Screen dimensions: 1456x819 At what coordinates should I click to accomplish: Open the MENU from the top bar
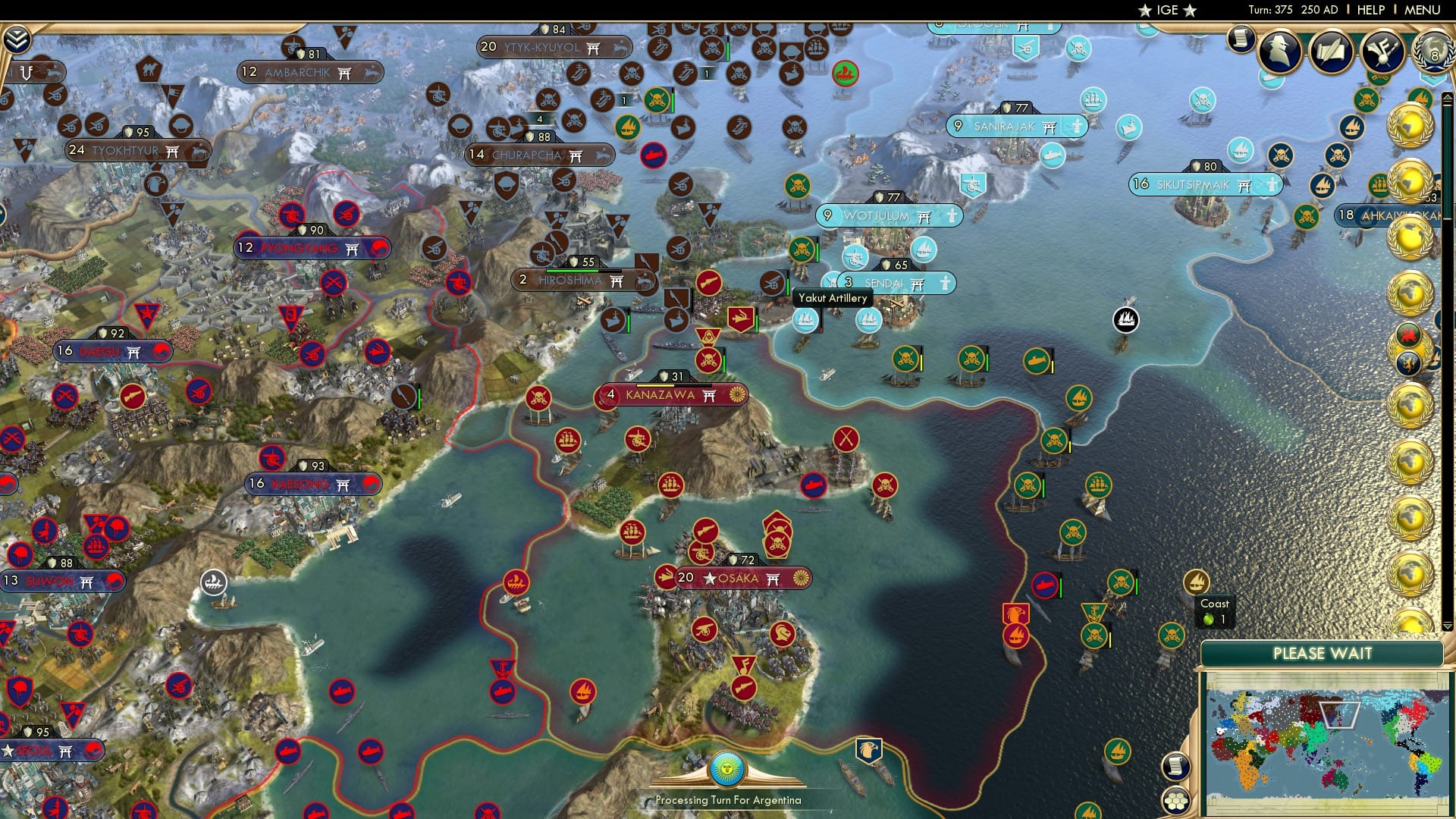tap(1423, 10)
